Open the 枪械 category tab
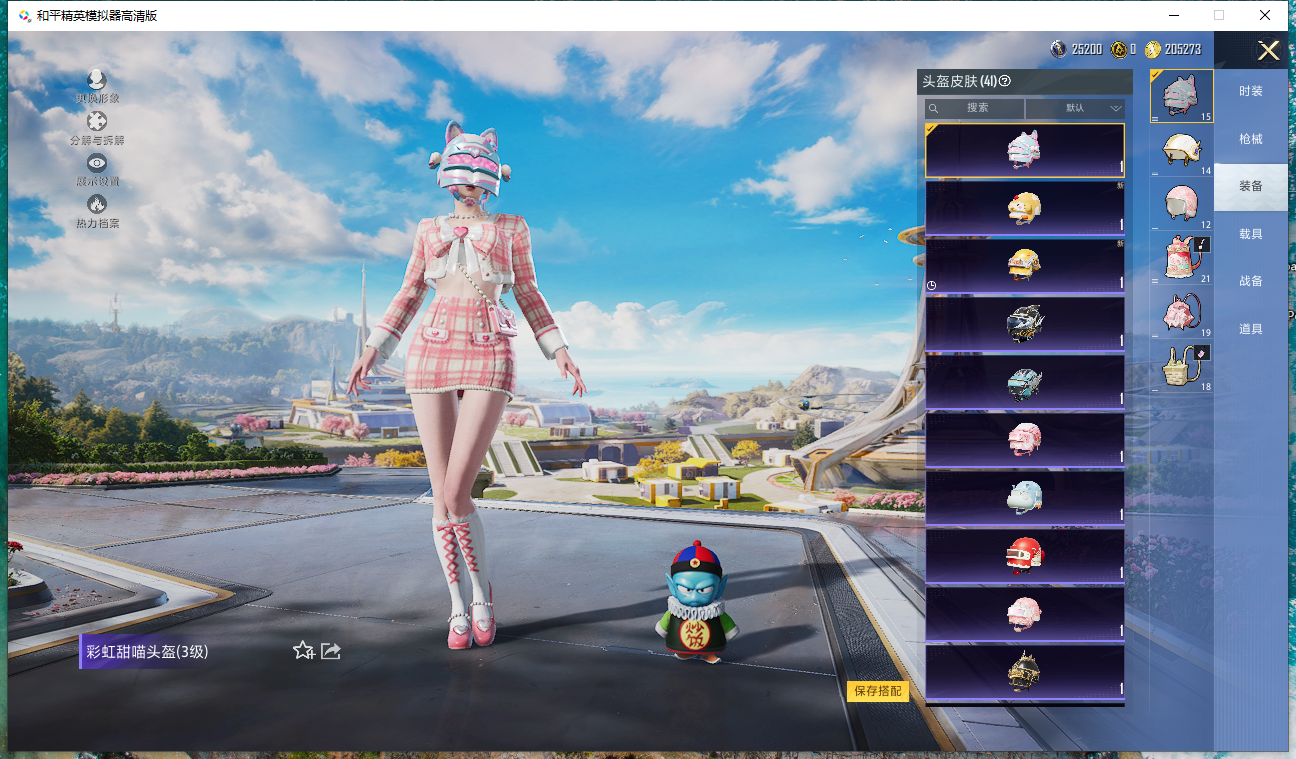Viewport: 1296px width, 759px height. pos(1250,139)
